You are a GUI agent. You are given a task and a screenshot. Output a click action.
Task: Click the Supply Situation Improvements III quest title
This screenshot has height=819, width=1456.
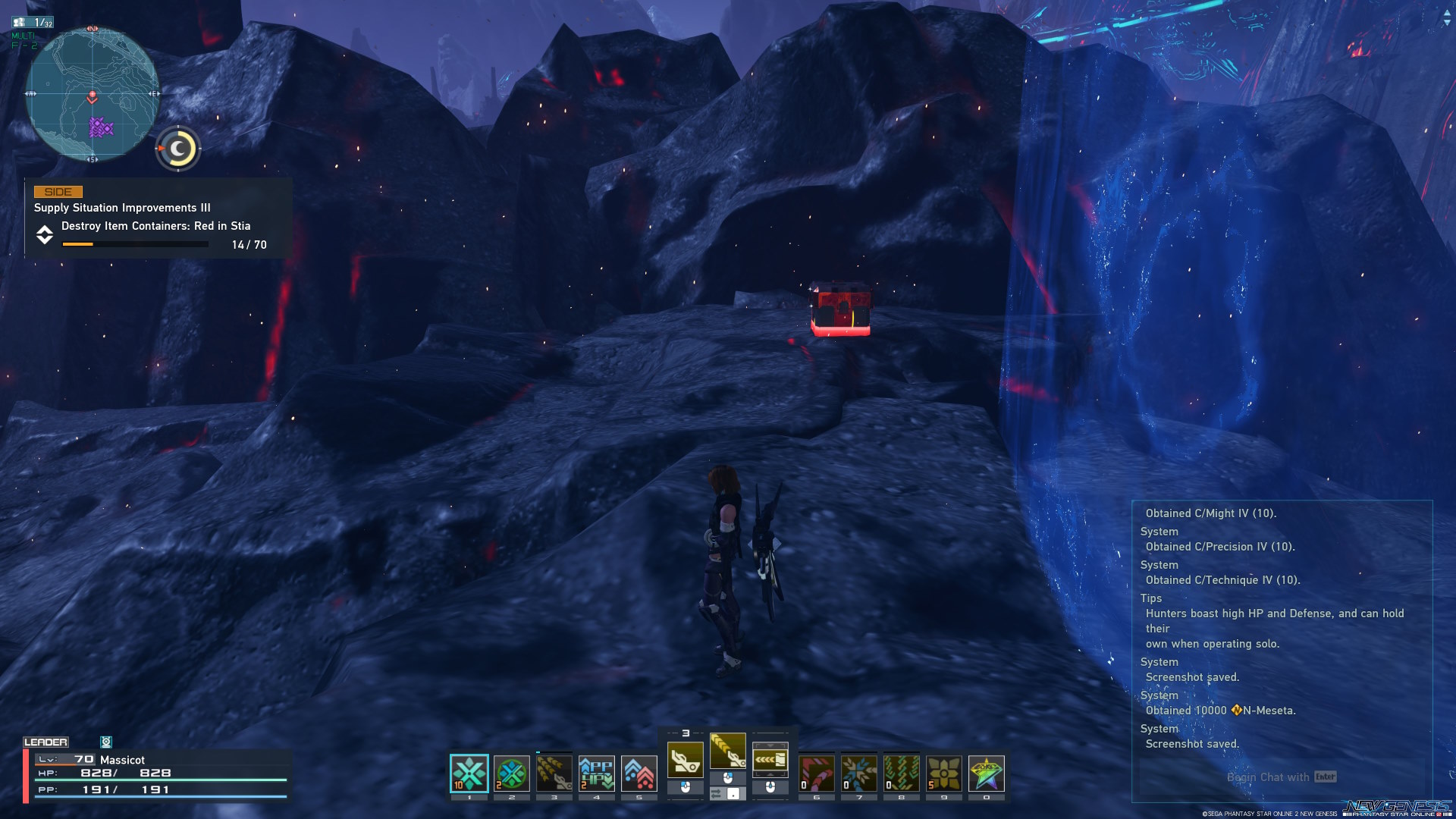123,207
